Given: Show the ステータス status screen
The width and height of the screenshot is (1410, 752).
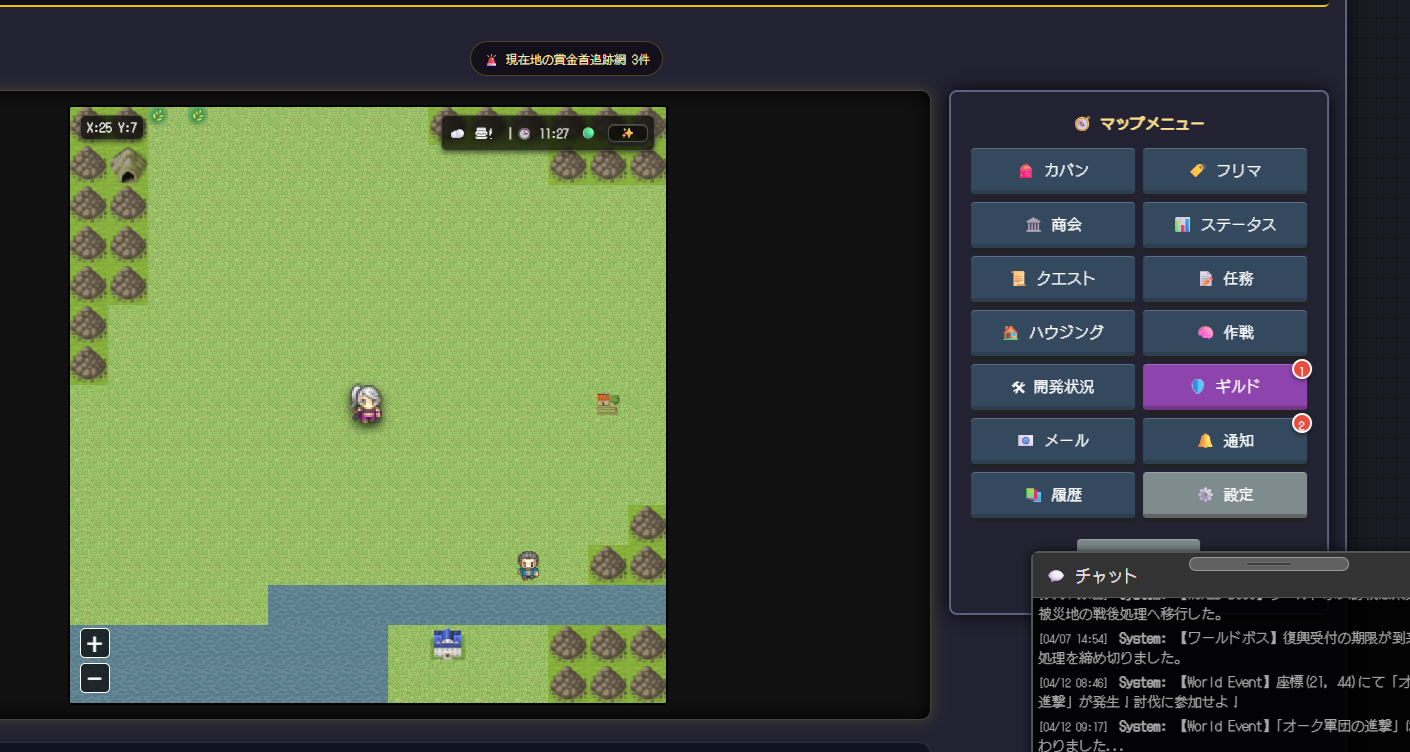Looking at the screenshot, I should click(1224, 225).
